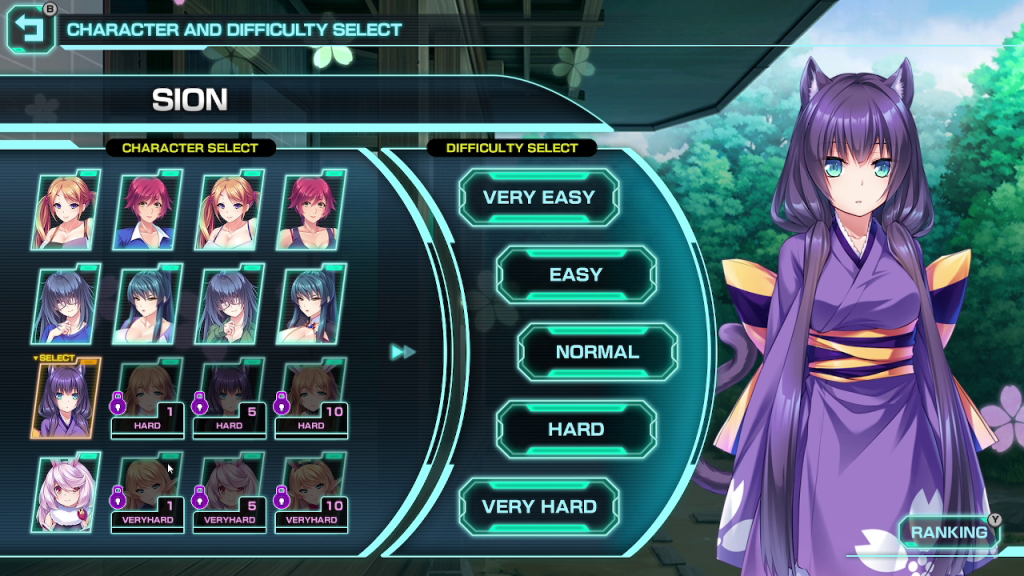
Task: Pick the red-haired girl in blue jacket
Action: pos(150,212)
